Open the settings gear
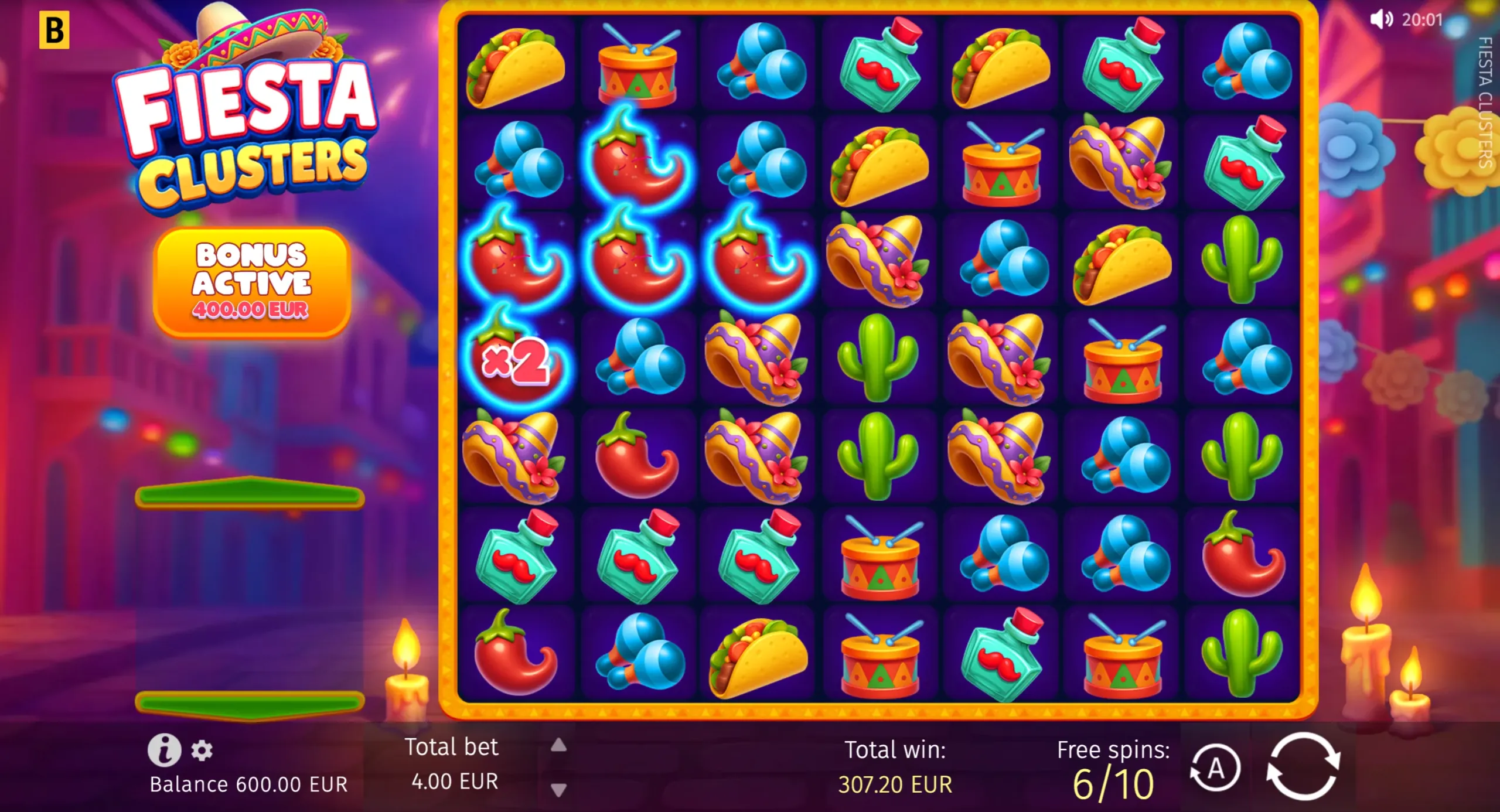The width and height of the screenshot is (1500, 812). tap(202, 752)
